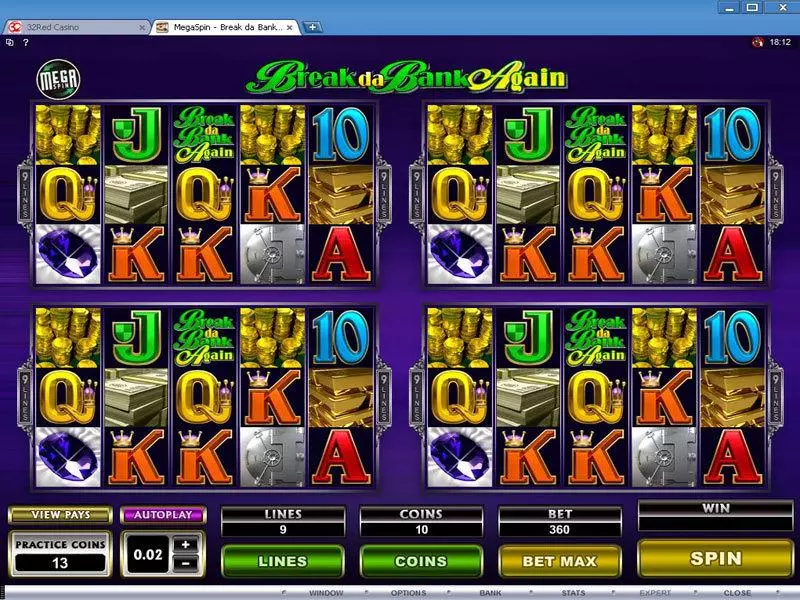The width and height of the screenshot is (800, 600).
Task: Close the MegaSpin Break da Bank tab
Action: click(x=293, y=27)
